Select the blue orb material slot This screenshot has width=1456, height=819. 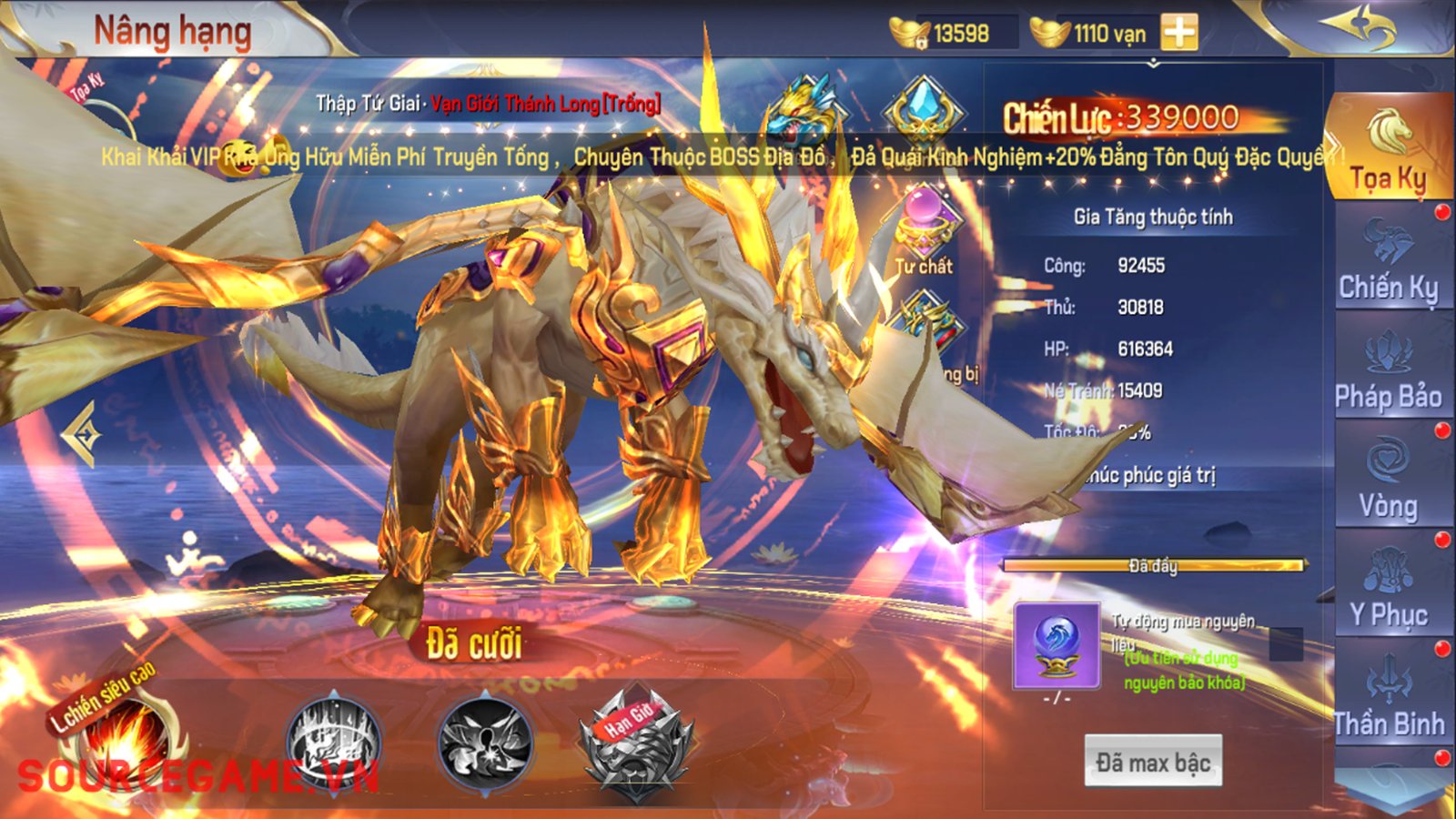[x=1057, y=644]
